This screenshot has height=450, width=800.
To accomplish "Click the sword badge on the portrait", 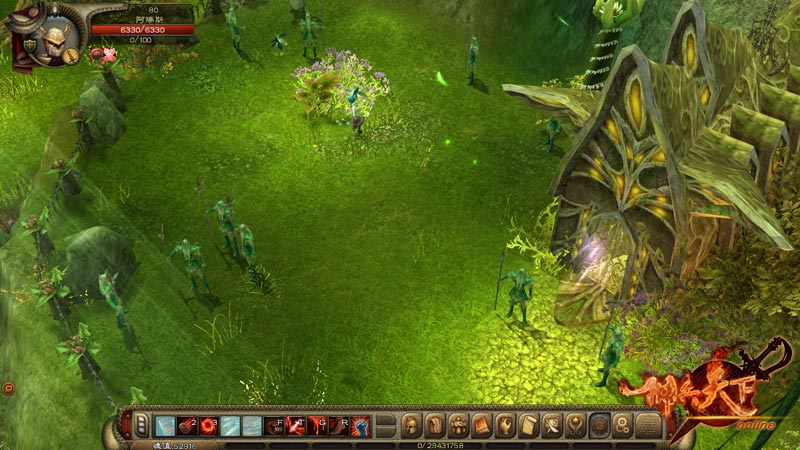I will (72, 56).
